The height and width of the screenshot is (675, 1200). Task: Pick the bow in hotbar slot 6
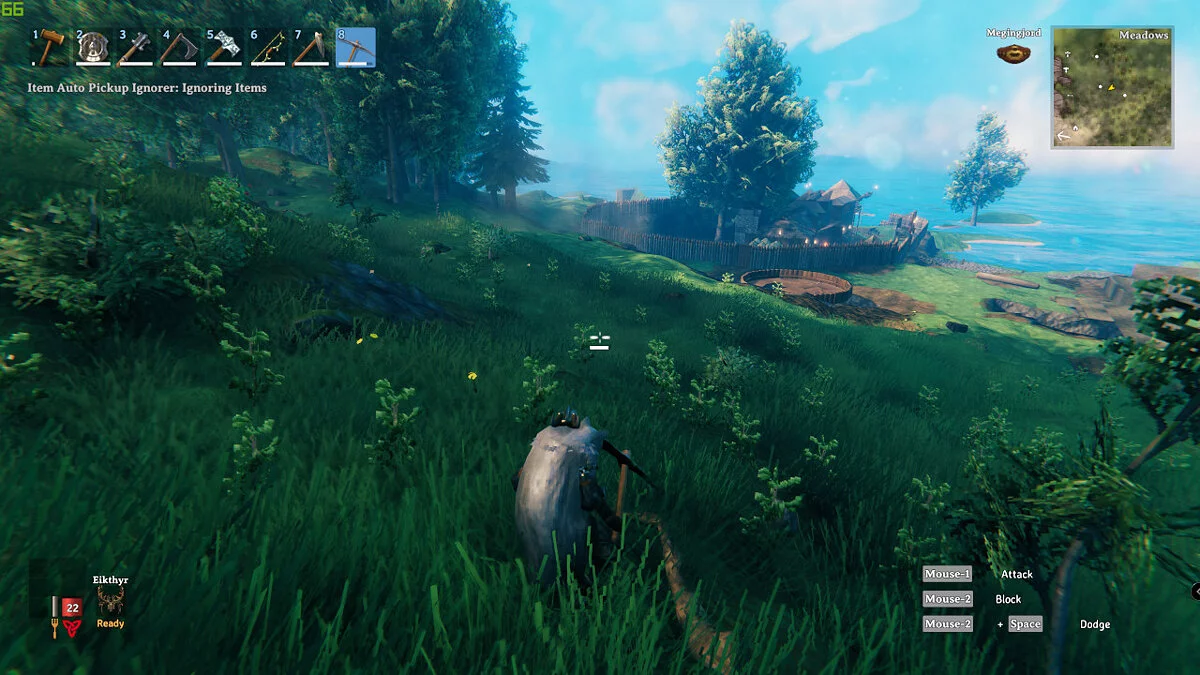(268, 47)
